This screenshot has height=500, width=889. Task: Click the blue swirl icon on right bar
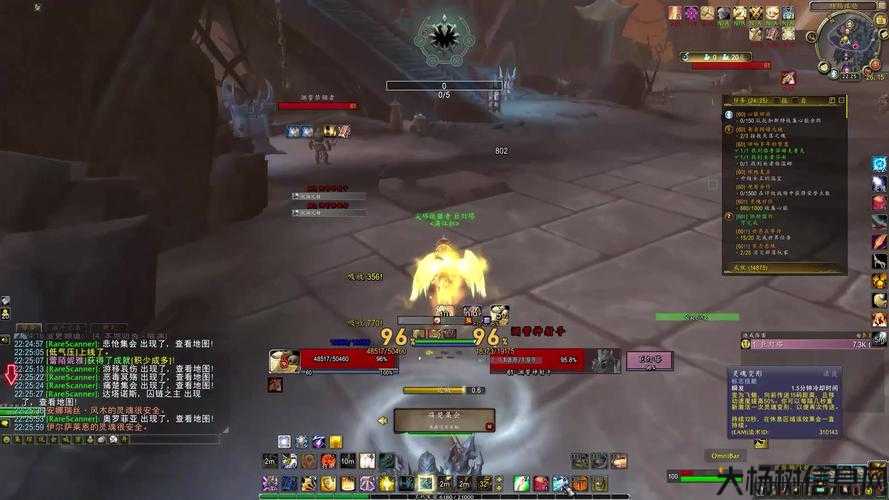coord(879,164)
